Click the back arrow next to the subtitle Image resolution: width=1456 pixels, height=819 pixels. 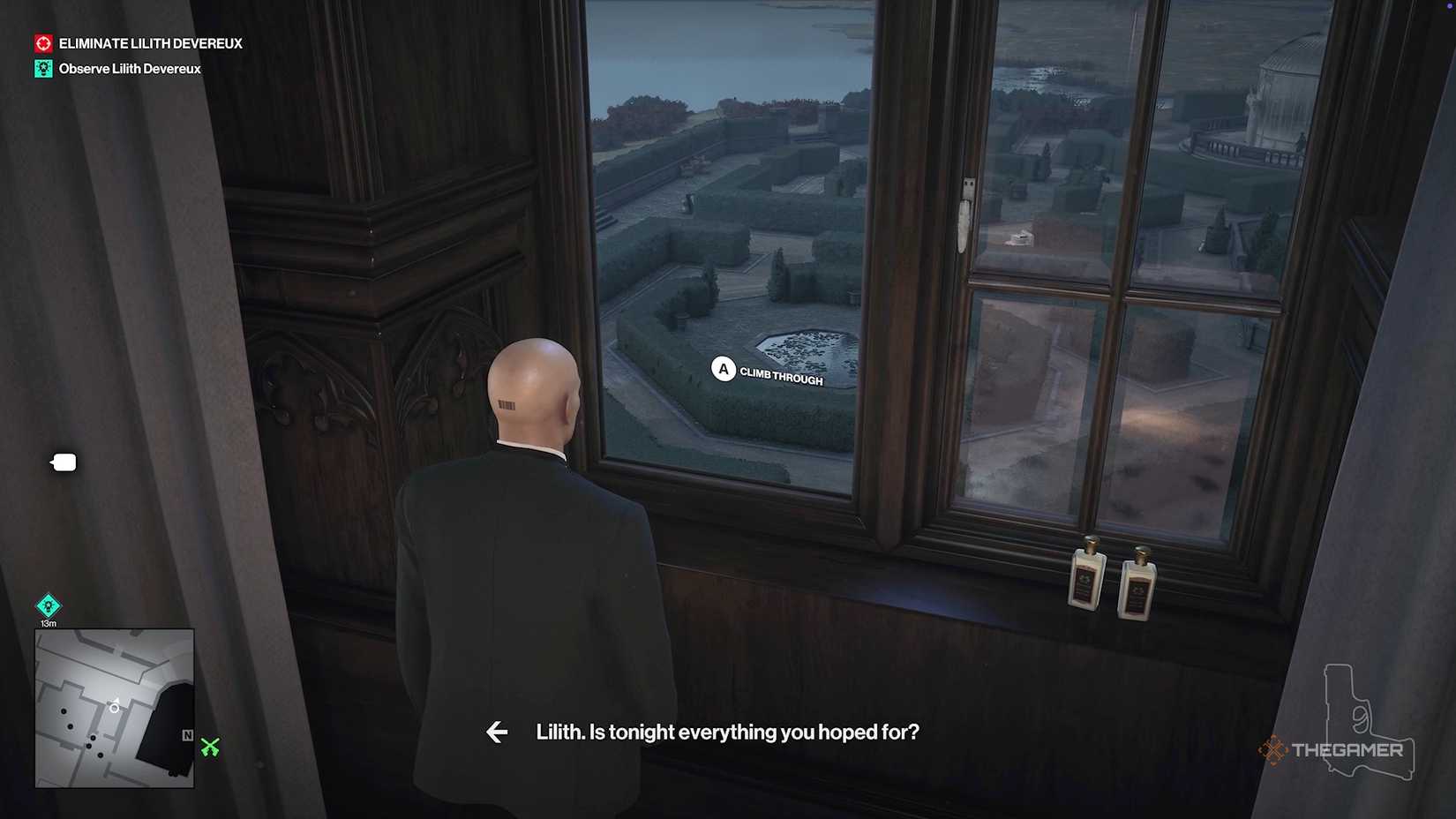point(497,732)
